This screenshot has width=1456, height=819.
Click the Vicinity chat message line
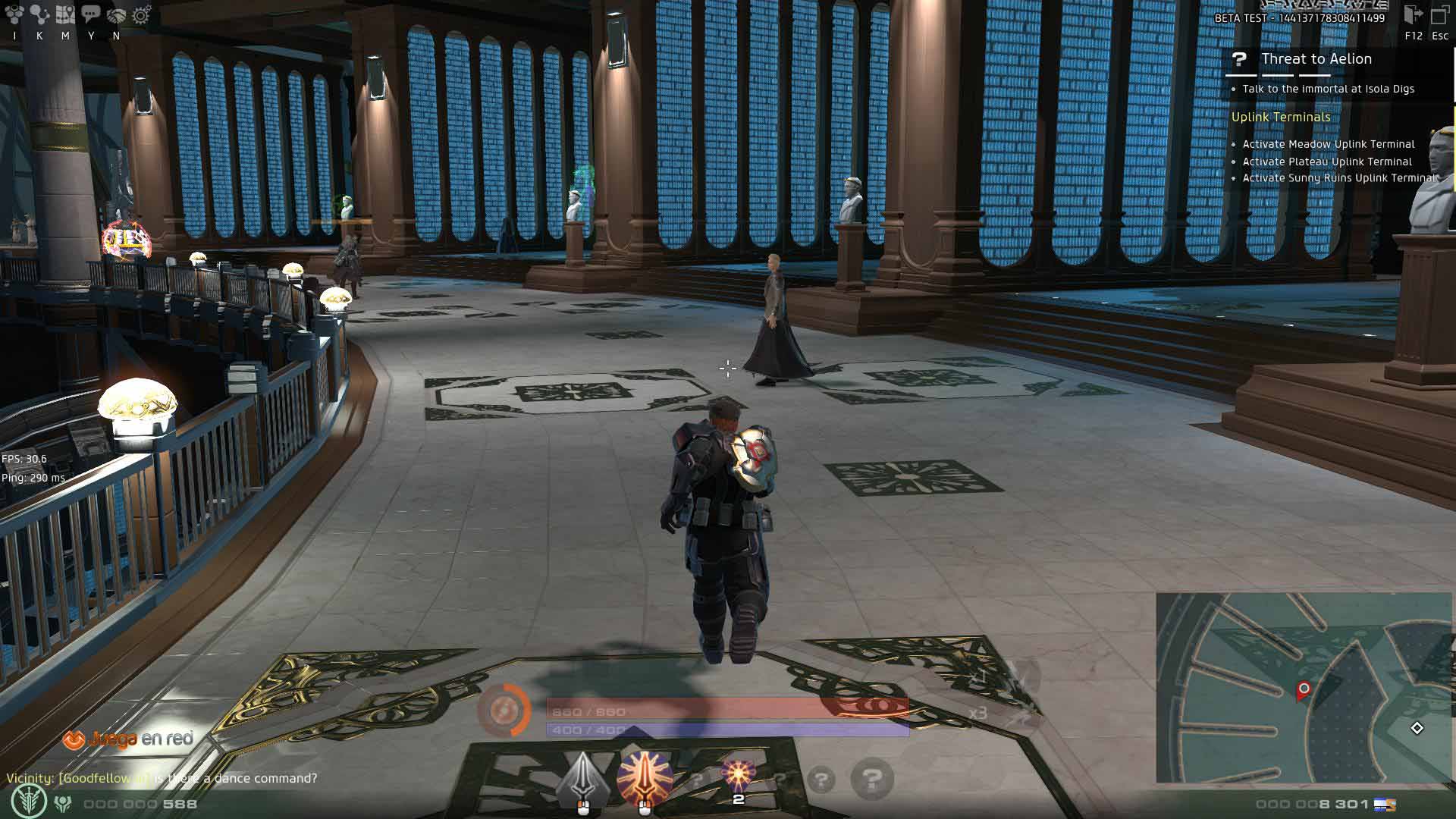162,778
